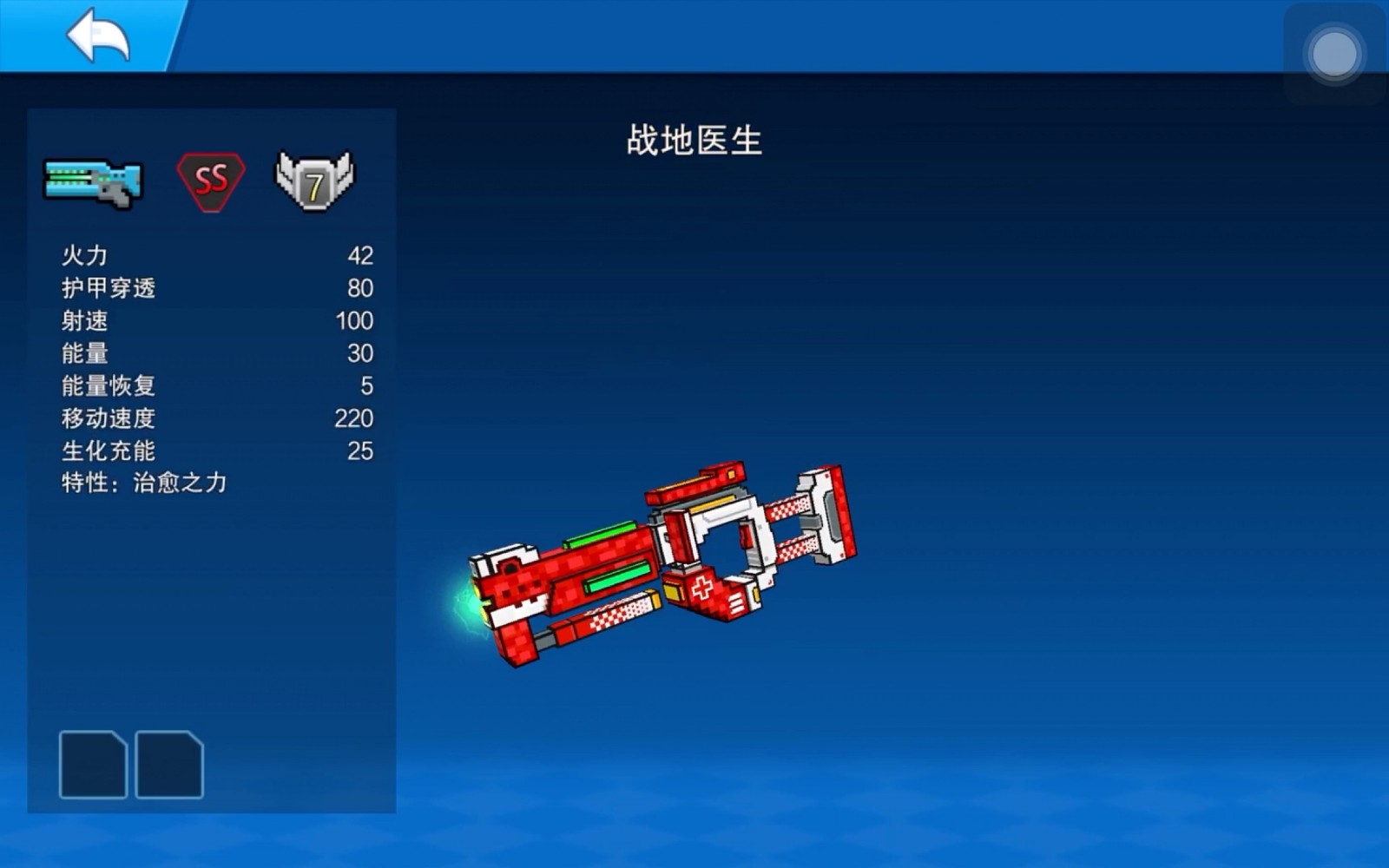Screen dimensions: 1389x868
Task: Select the blue weapon thumbnail icon
Action: tap(91, 180)
